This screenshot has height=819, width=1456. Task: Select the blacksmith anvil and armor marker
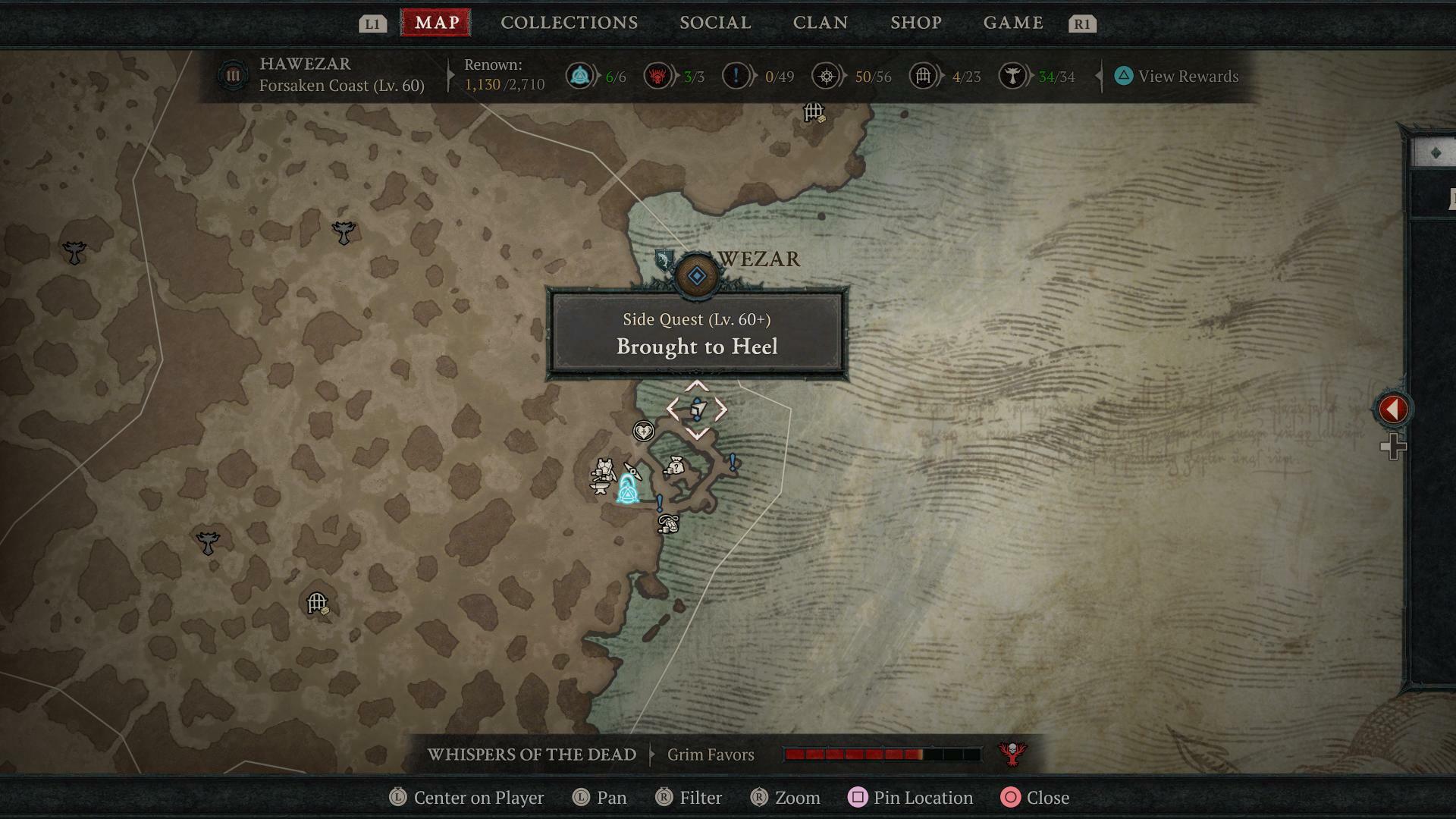point(603,477)
